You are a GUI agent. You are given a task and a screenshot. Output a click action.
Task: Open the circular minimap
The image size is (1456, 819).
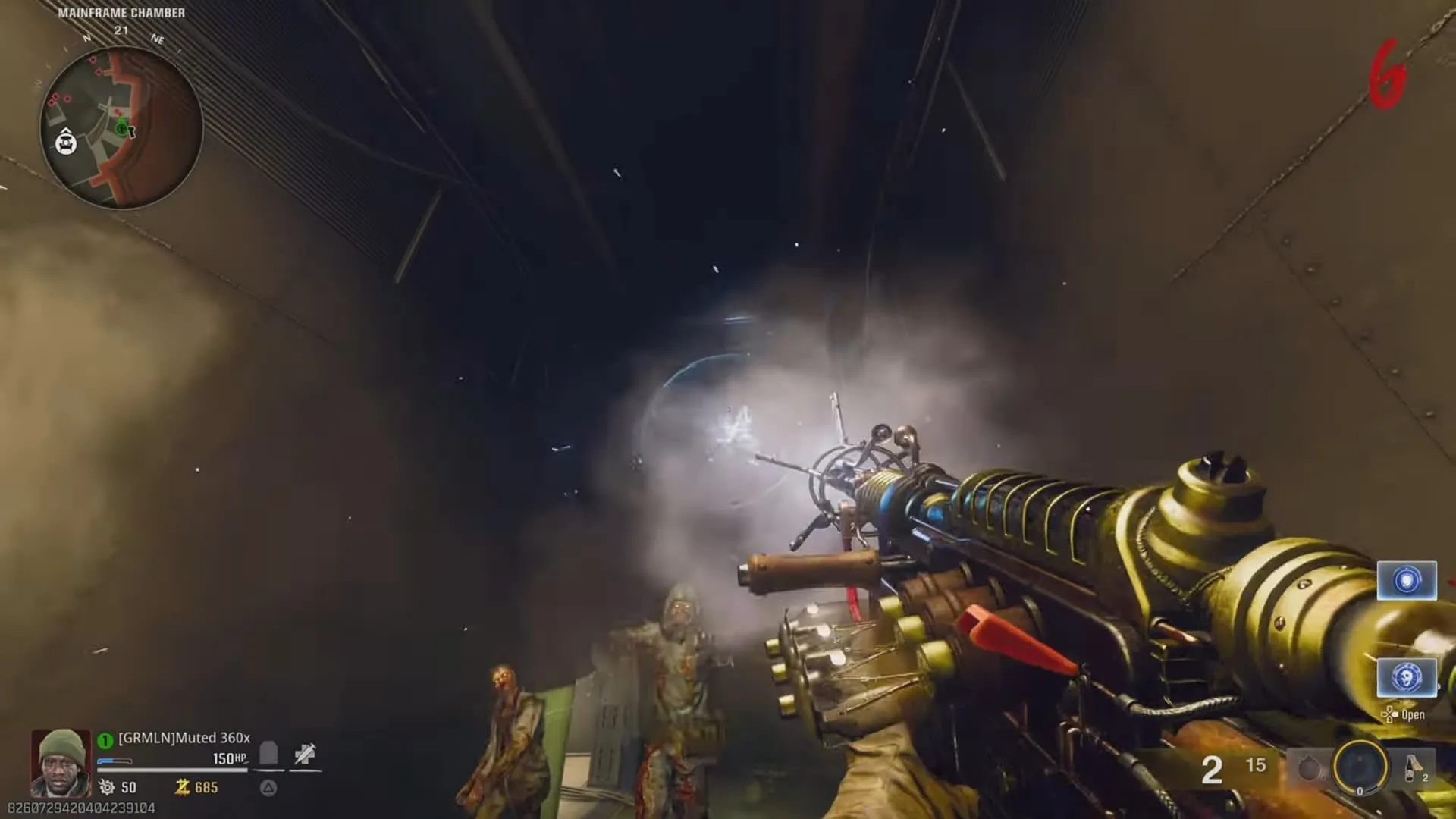(x=121, y=127)
